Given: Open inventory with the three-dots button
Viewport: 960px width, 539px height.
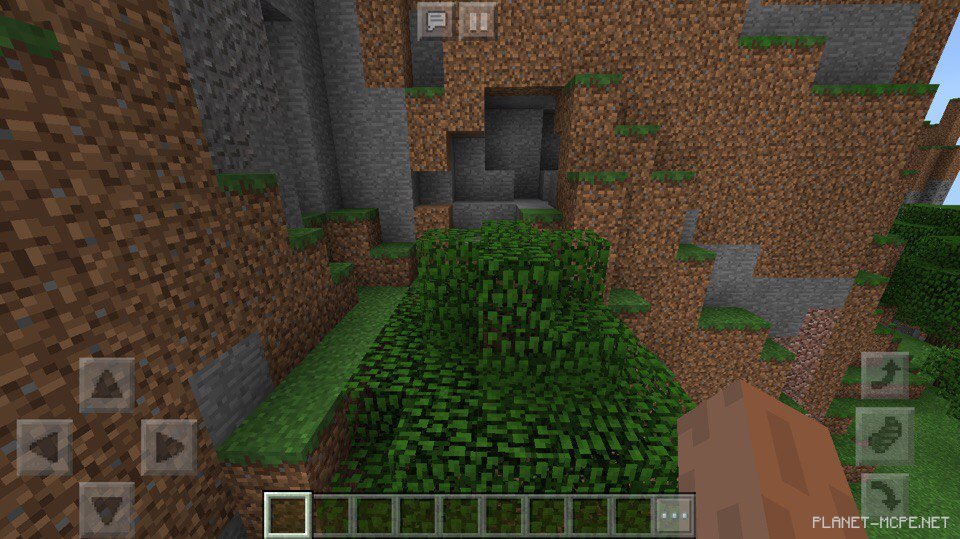Looking at the screenshot, I should 674,516.
